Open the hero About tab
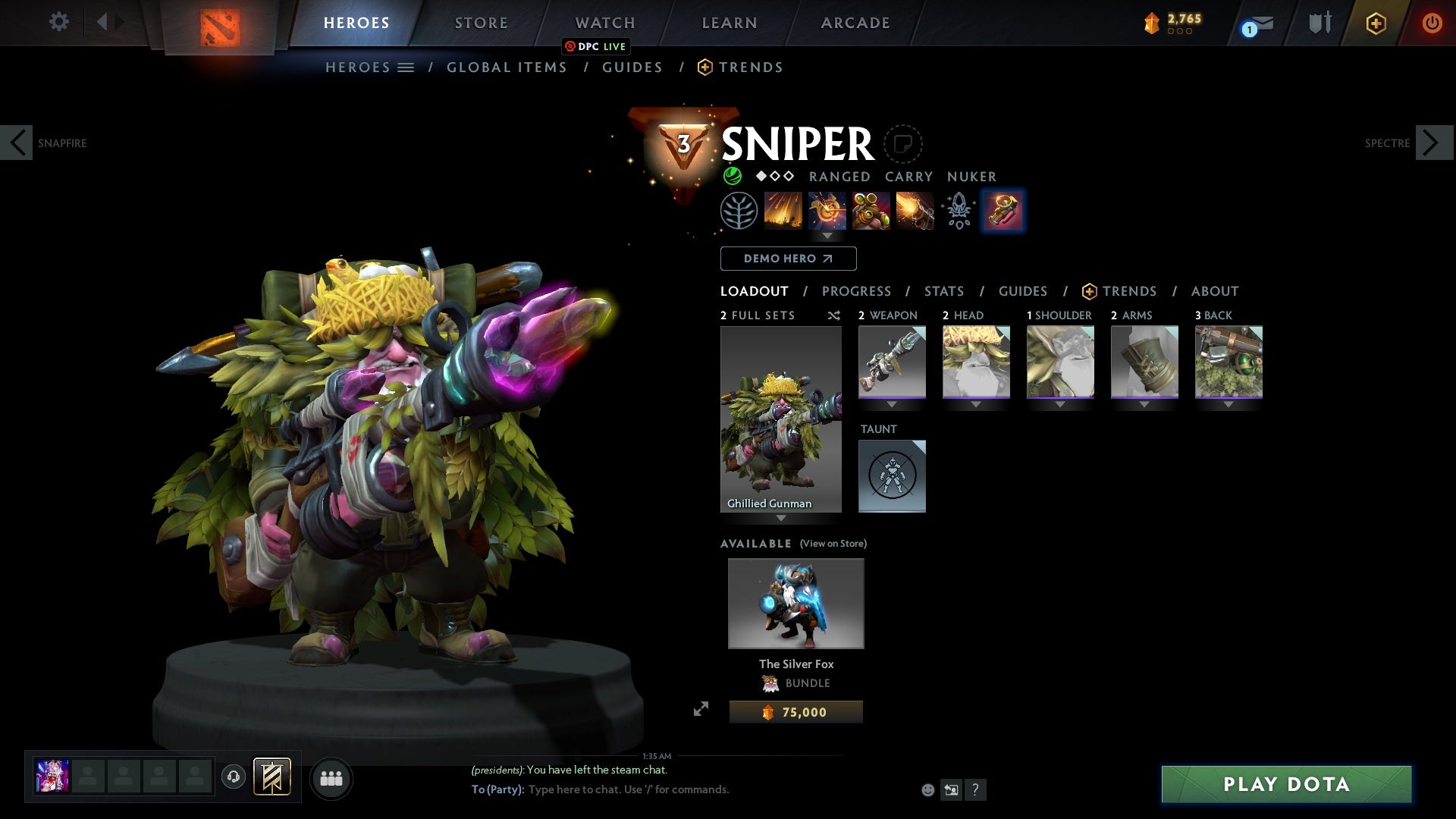 coord(1214,291)
